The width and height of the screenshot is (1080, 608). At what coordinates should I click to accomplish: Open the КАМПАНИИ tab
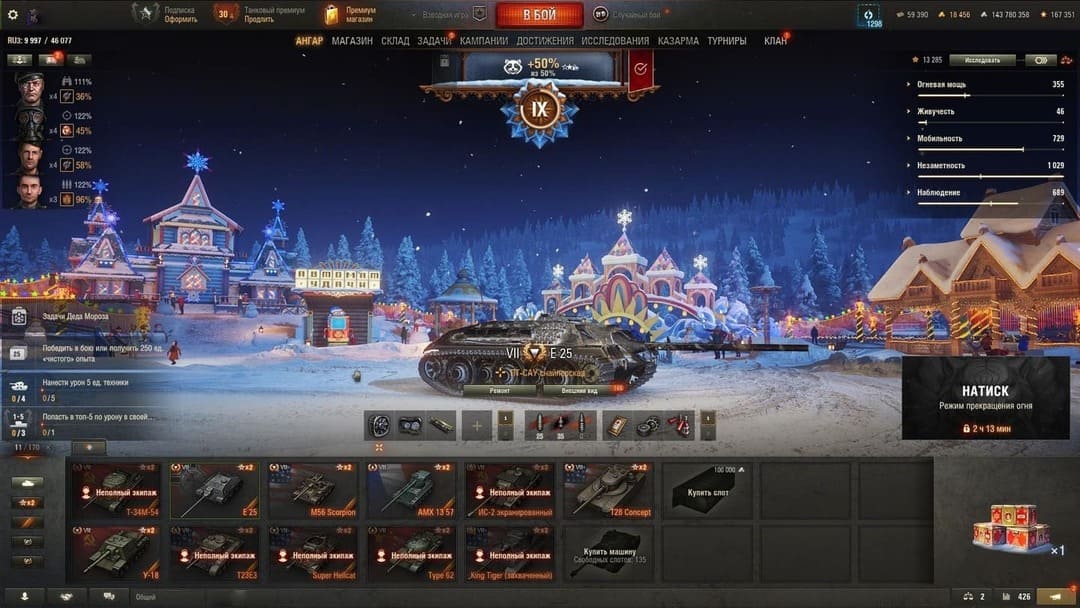(484, 41)
